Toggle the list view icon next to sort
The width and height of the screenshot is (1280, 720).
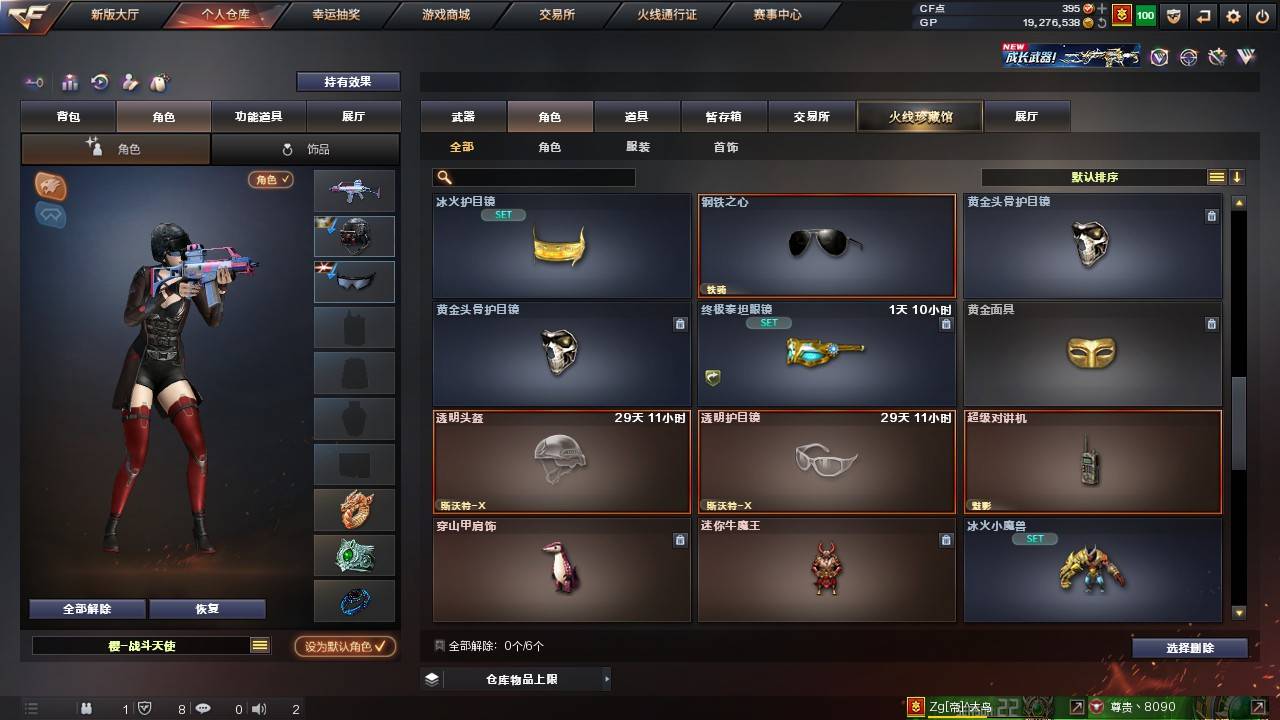click(1215, 177)
